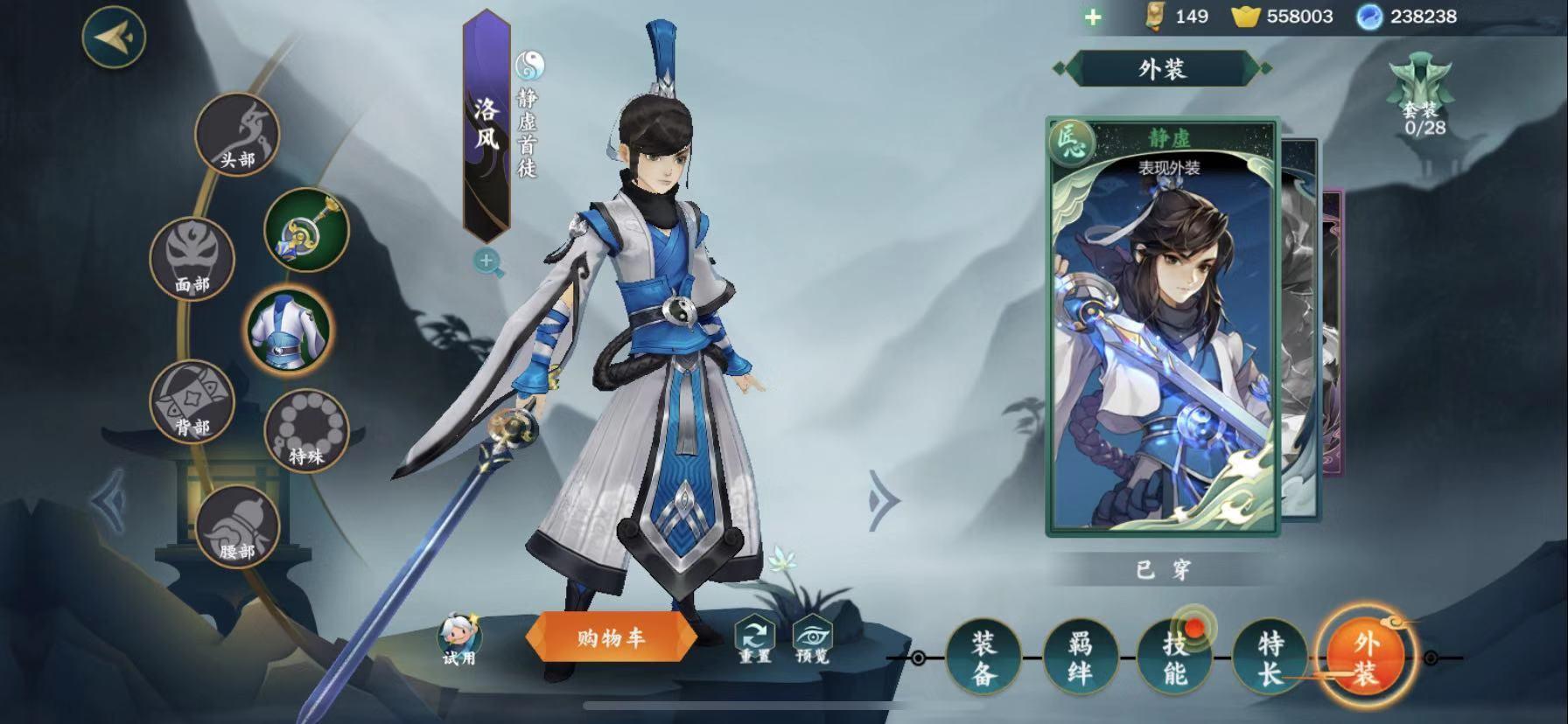This screenshot has width=1568, height=724.
Task: Select the blue-white robe outfit slot
Action: (288, 330)
